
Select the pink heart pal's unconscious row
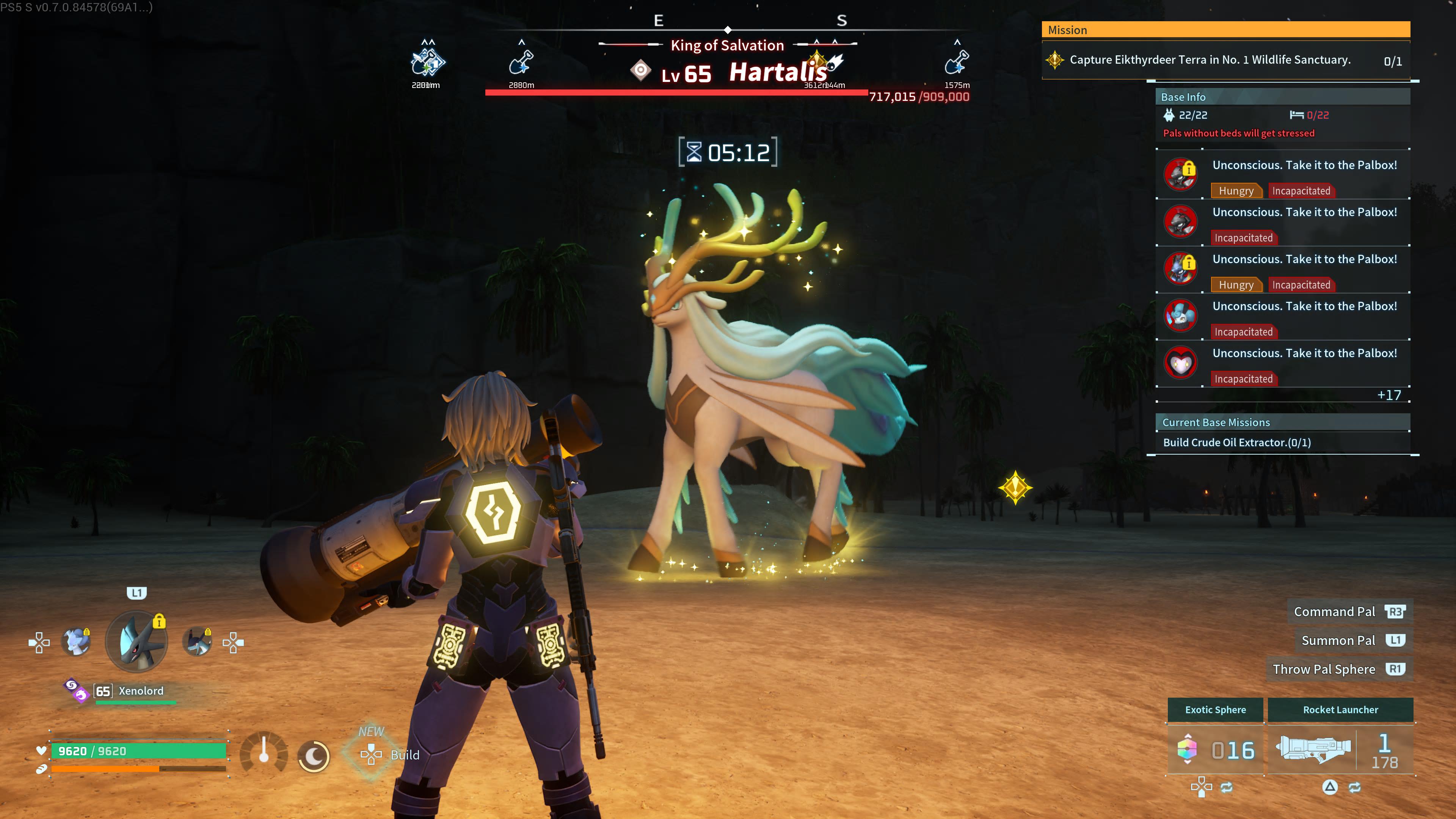(1283, 364)
